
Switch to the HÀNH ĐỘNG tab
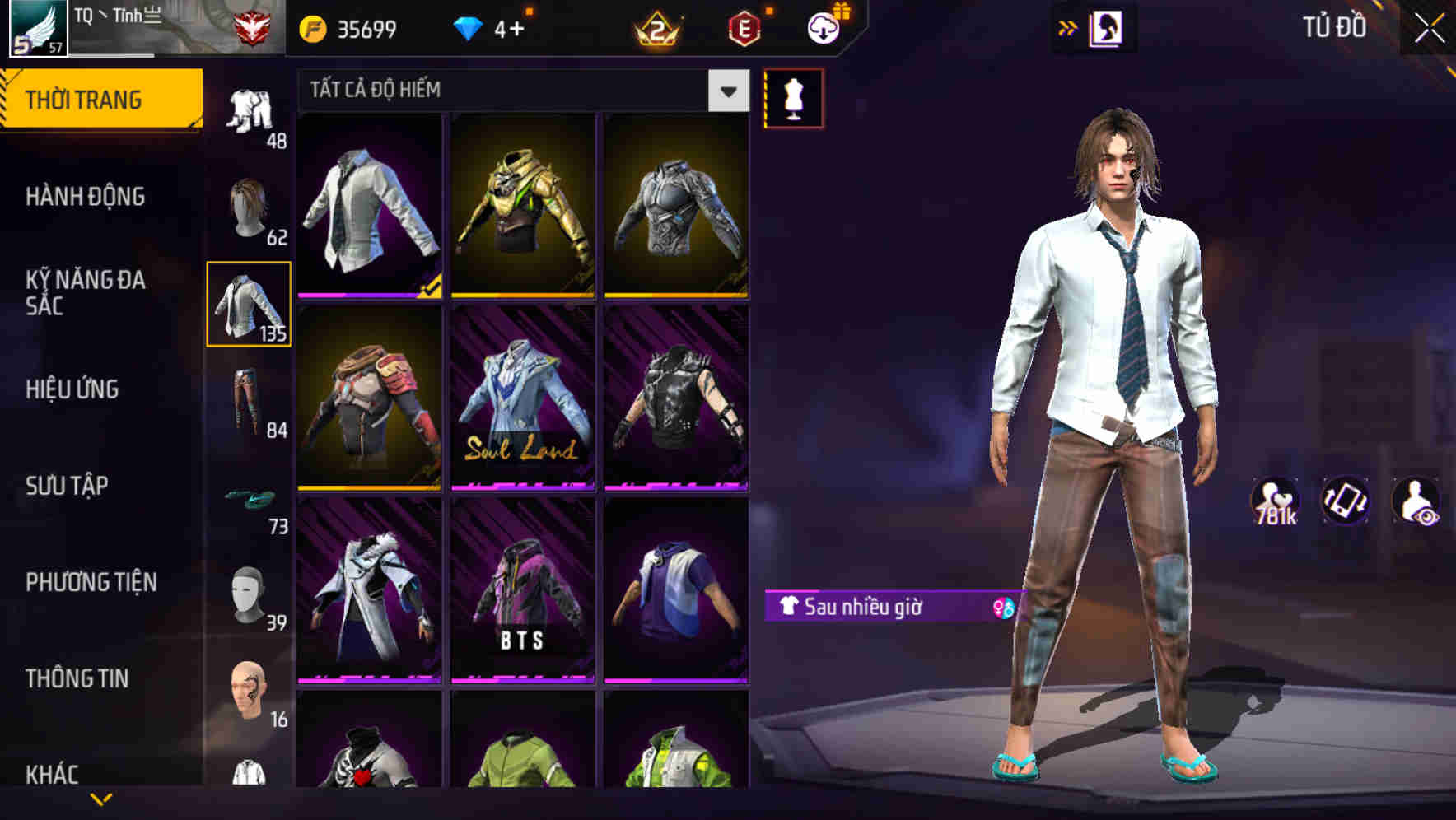coord(84,197)
